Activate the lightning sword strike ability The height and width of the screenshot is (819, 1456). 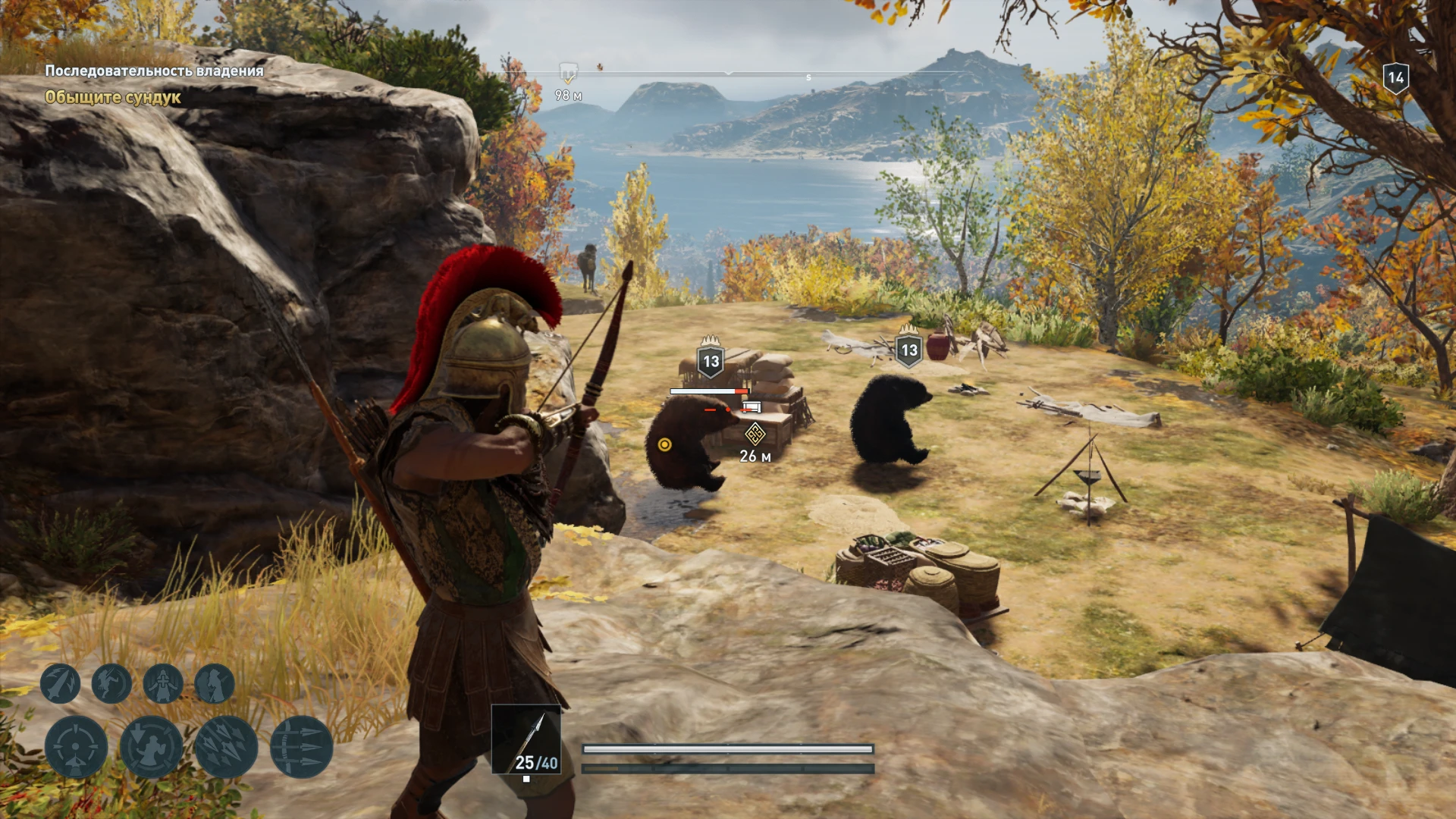pyautogui.click(x=60, y=683)
